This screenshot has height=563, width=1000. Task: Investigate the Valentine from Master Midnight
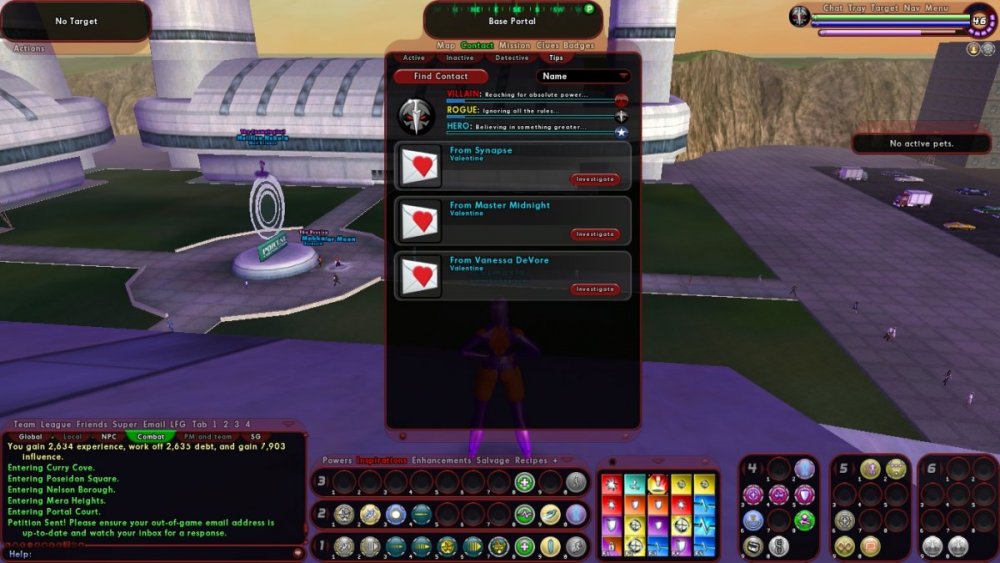(595, 234)
